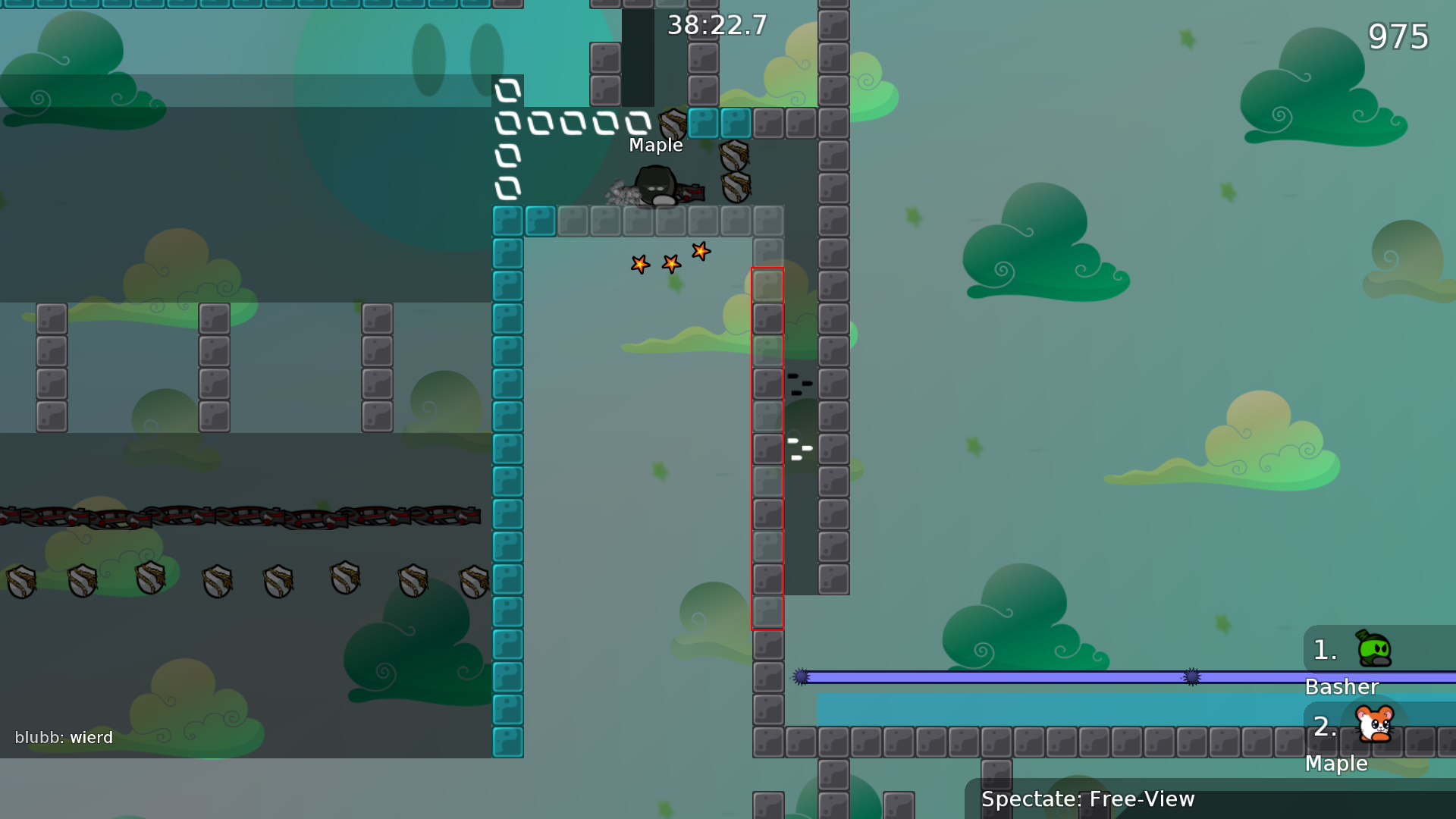Click the 975 score counter top right
The image size is (1456, 819).
[1400, 36]
